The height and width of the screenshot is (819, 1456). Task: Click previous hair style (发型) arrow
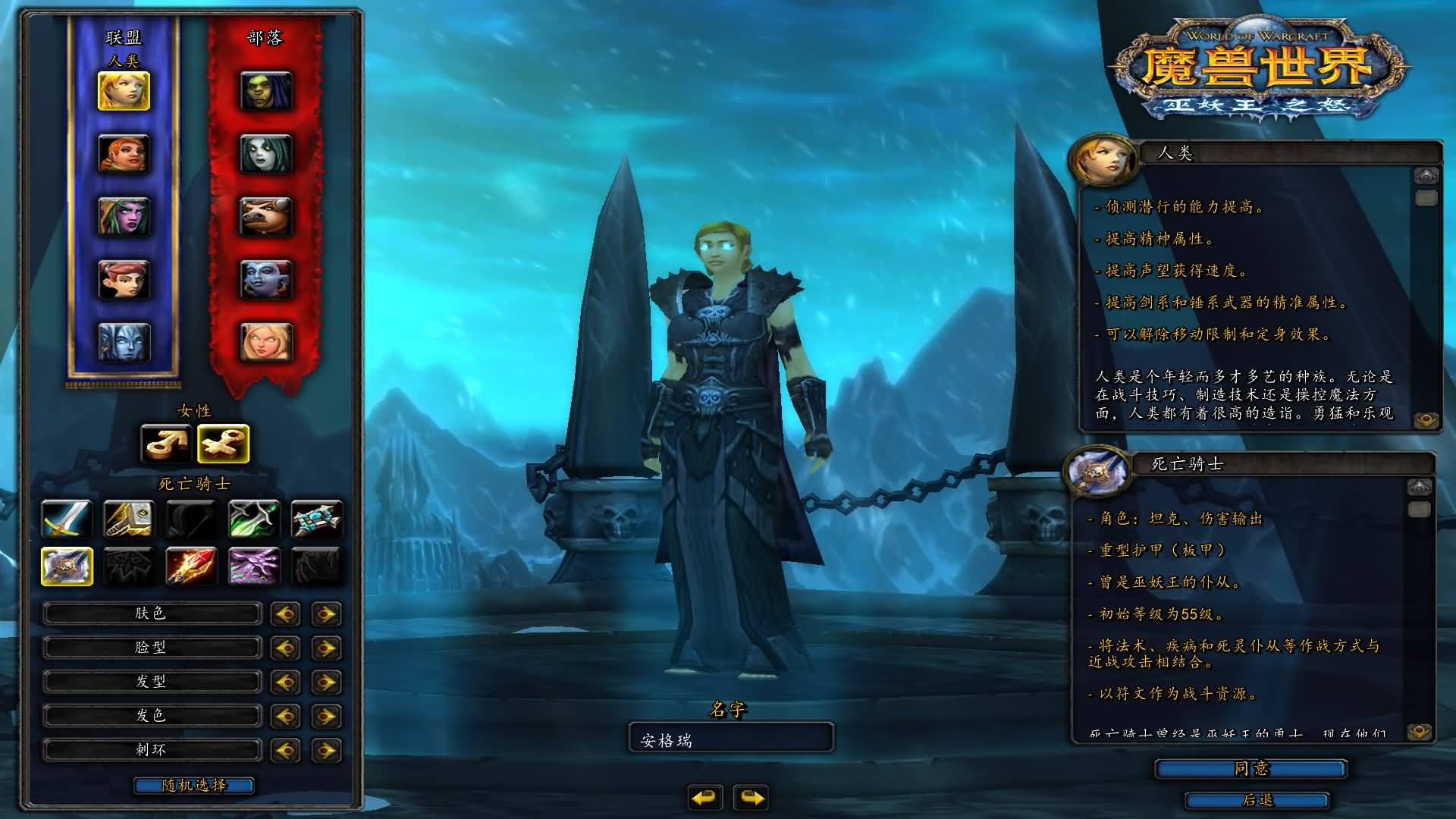[x=285, y=682]
